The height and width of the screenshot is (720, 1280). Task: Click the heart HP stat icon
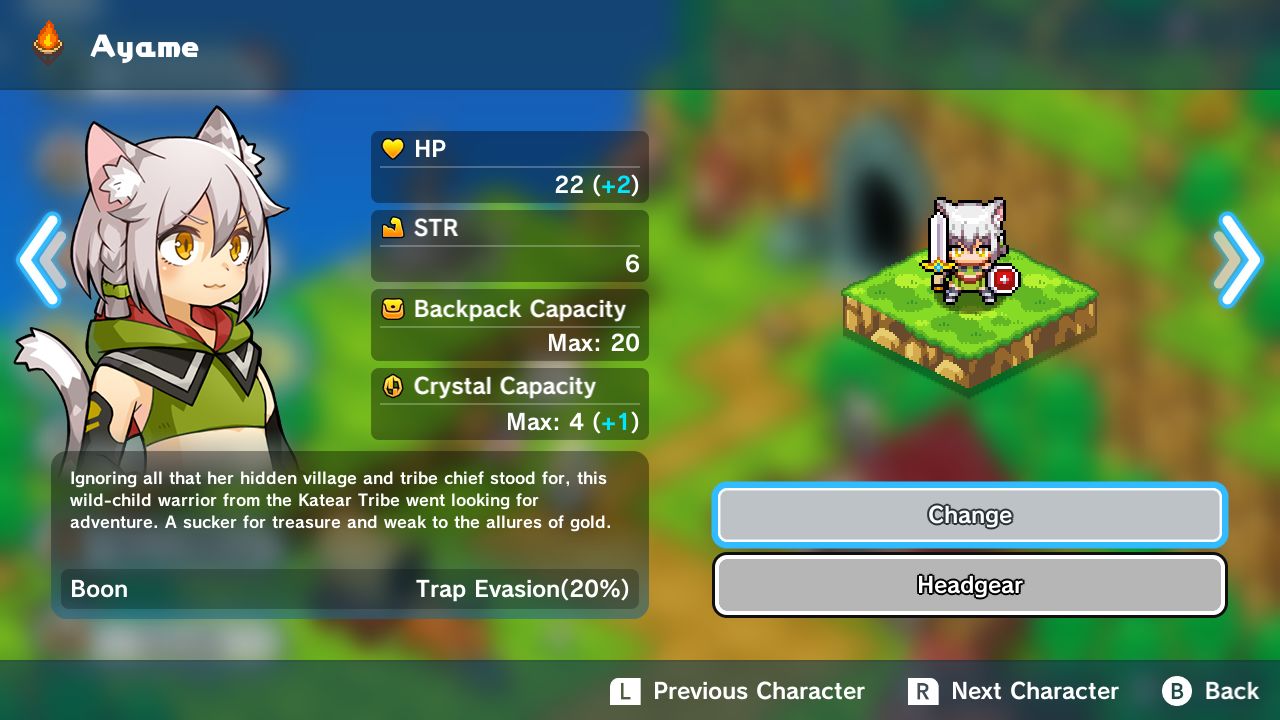[x=392, y=148]
